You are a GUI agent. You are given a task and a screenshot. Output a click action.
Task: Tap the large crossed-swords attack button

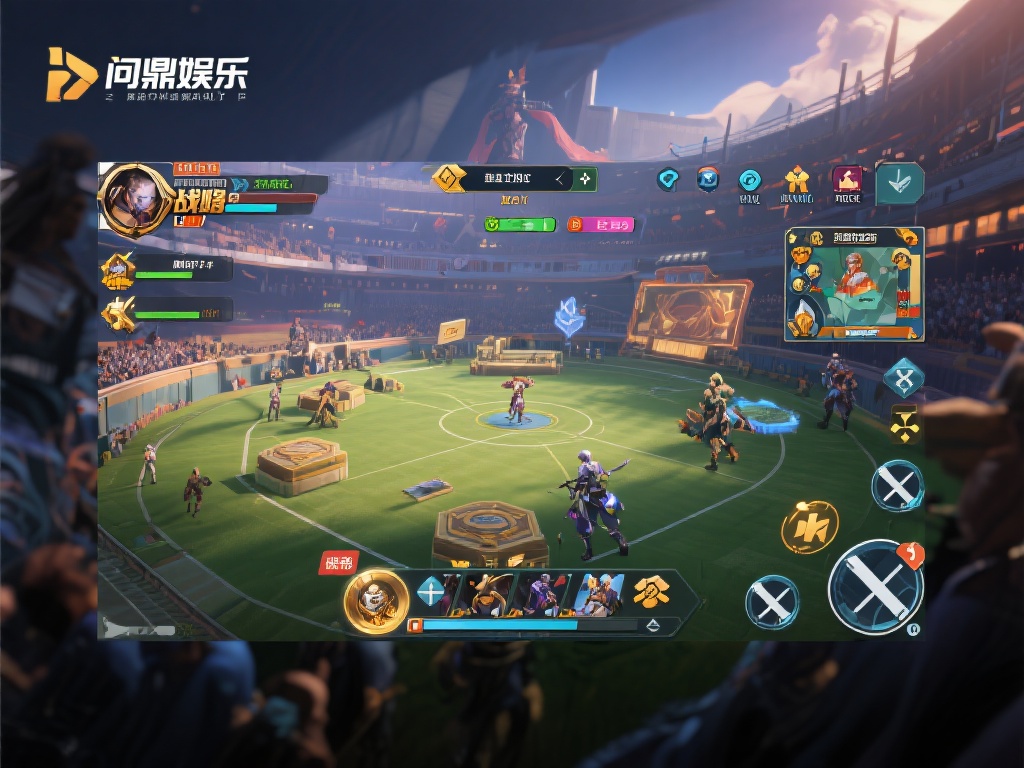[x=875, y=587]
